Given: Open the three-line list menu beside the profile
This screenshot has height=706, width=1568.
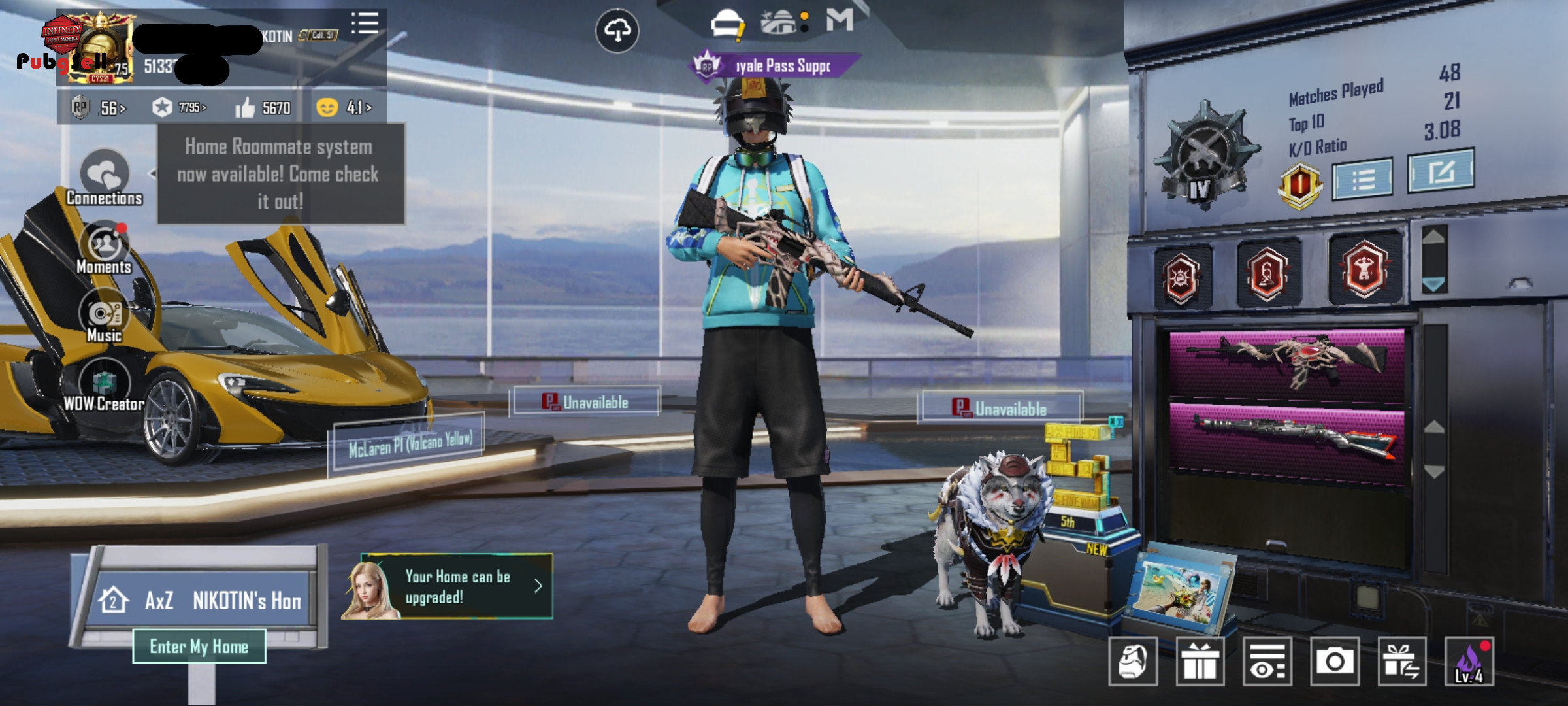Looking at the screenshot, I should [x=365, y=24].
